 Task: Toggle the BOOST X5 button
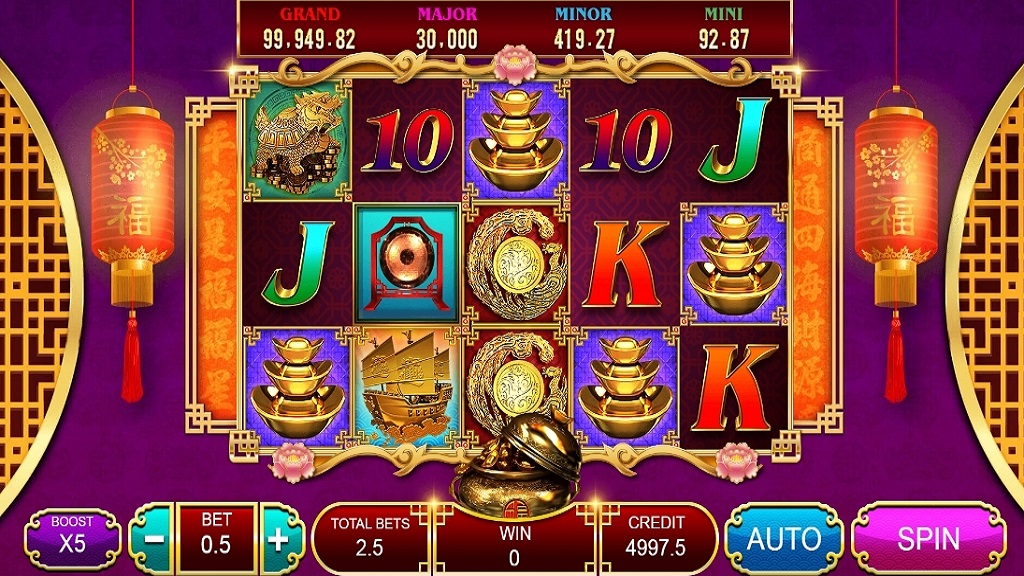tap(71, 535)
